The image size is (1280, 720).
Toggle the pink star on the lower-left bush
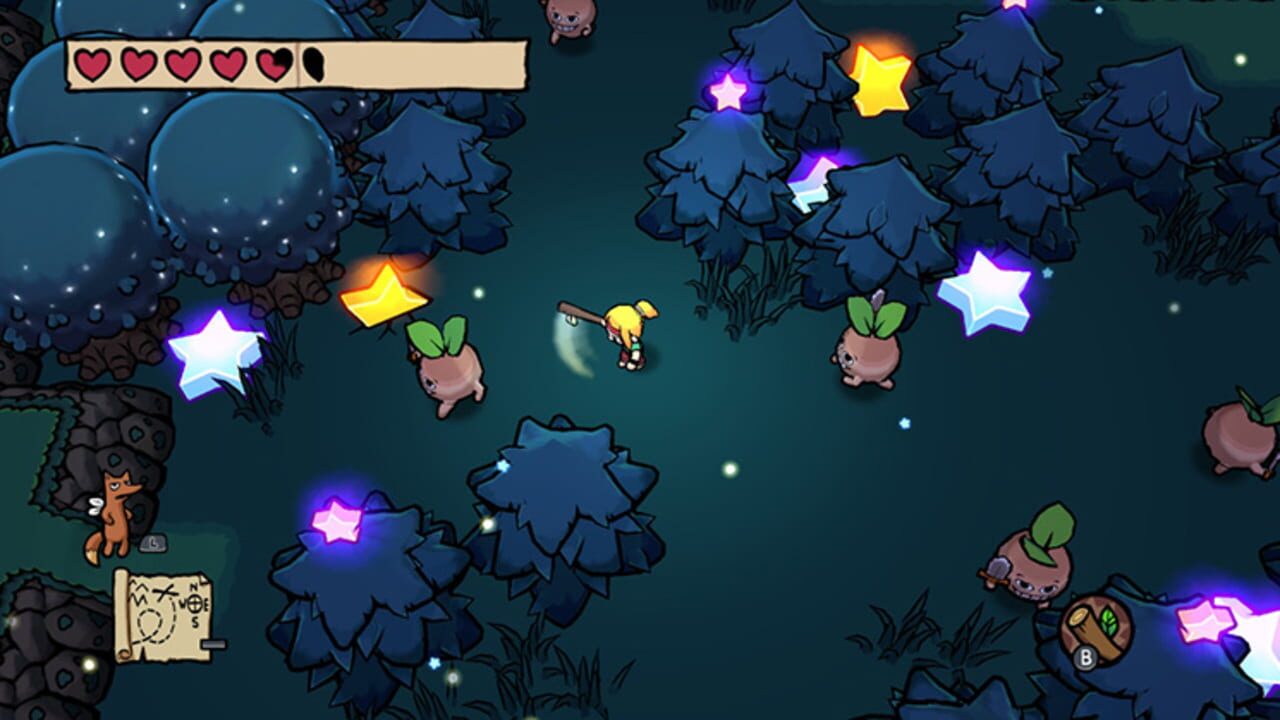(x=335, y=520)
